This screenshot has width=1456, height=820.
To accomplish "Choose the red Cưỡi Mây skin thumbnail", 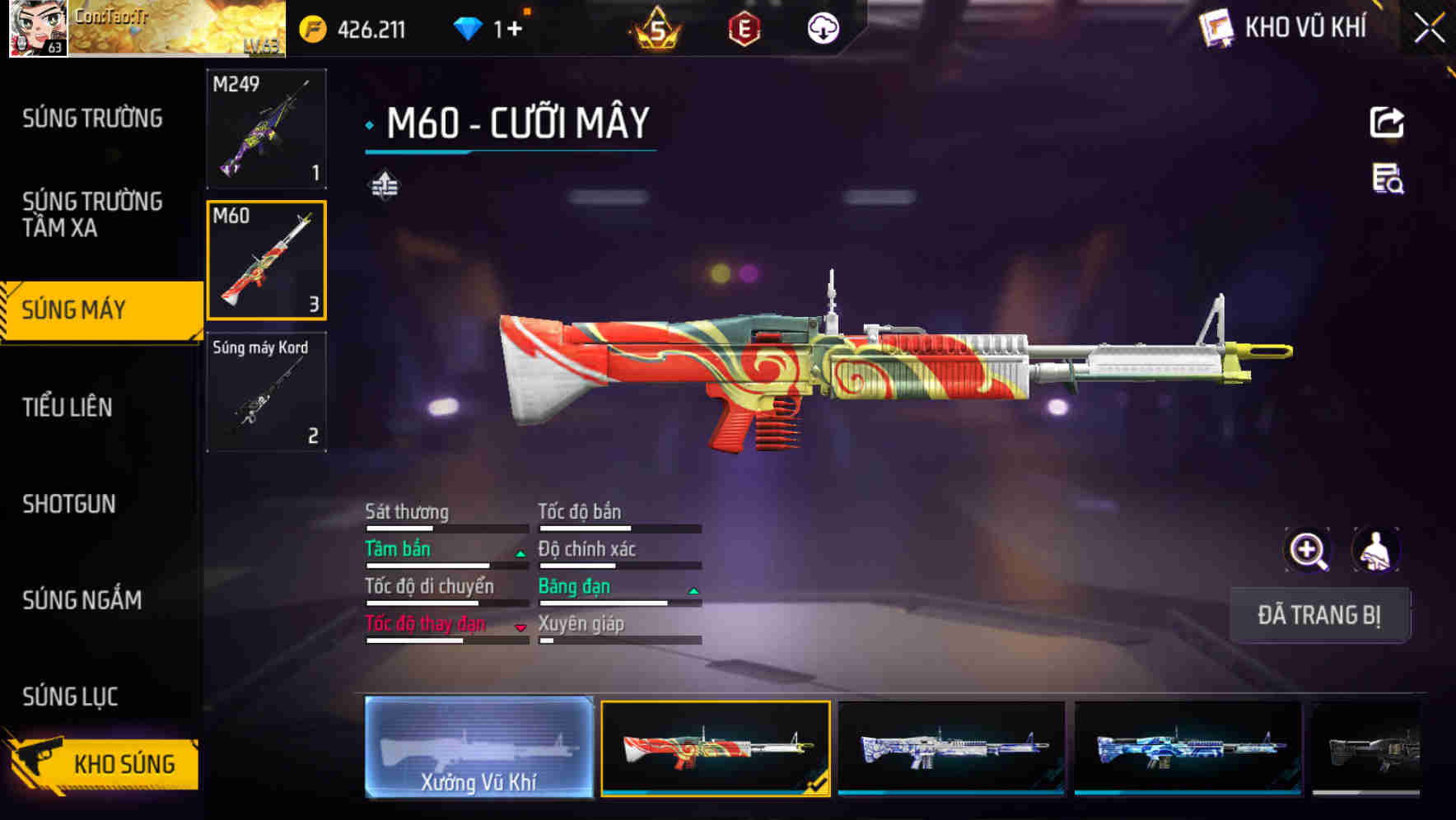I will pyautogui.click(x=715, y=748).
